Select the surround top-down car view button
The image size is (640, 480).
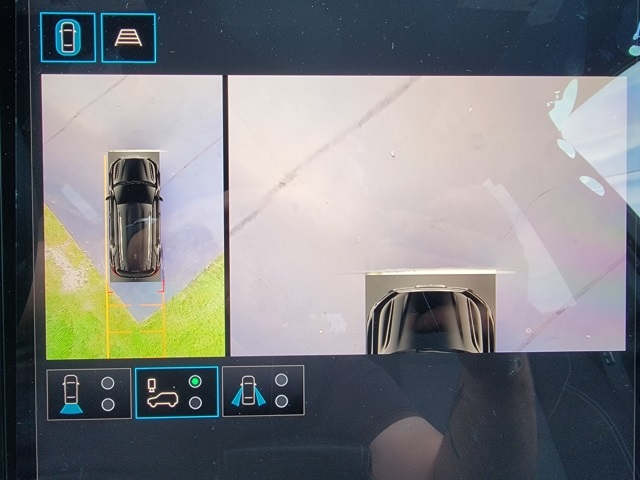click(67, 37)
